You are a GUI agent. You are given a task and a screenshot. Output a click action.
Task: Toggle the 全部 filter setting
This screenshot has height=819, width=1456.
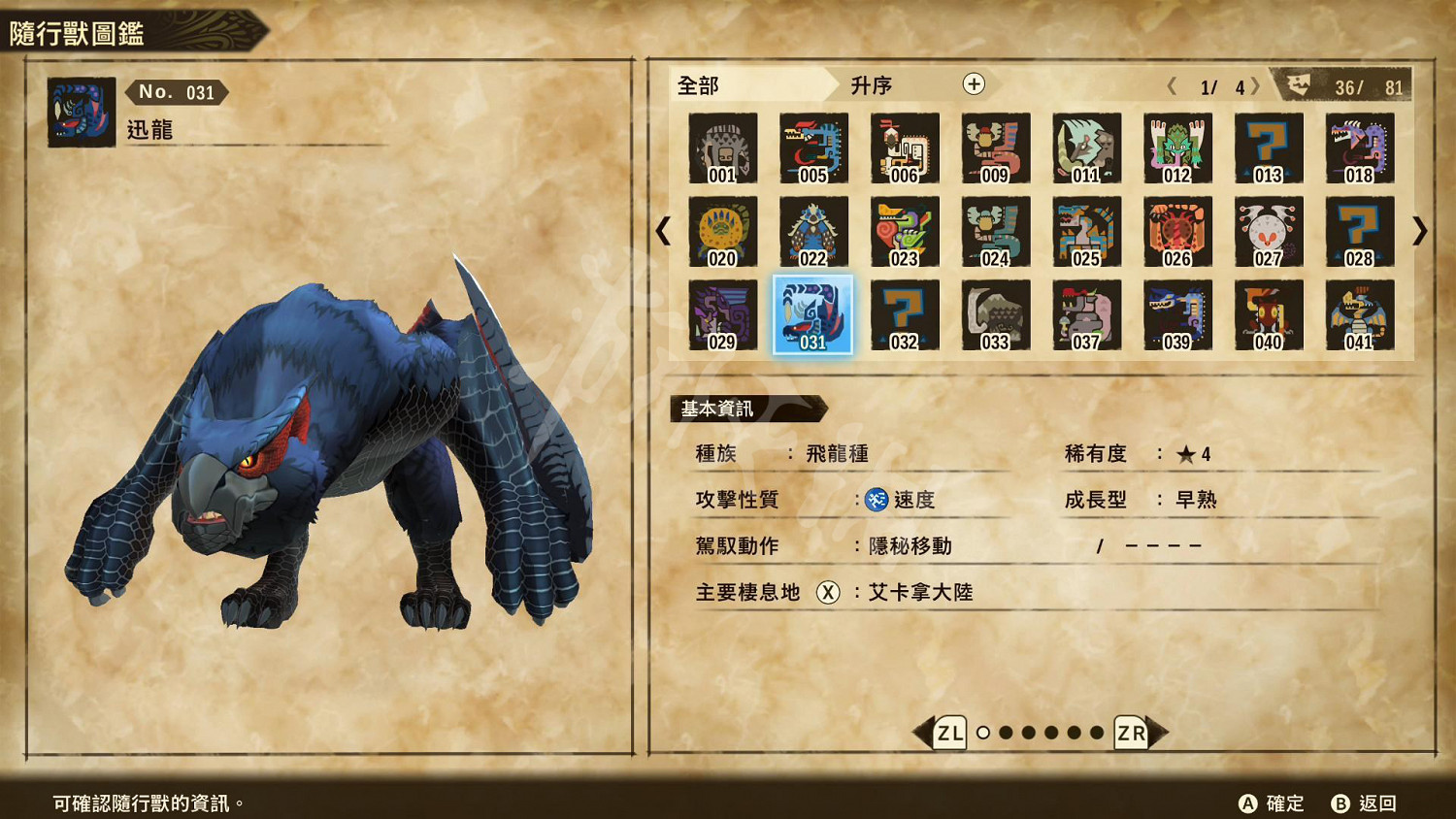(697, 86)
